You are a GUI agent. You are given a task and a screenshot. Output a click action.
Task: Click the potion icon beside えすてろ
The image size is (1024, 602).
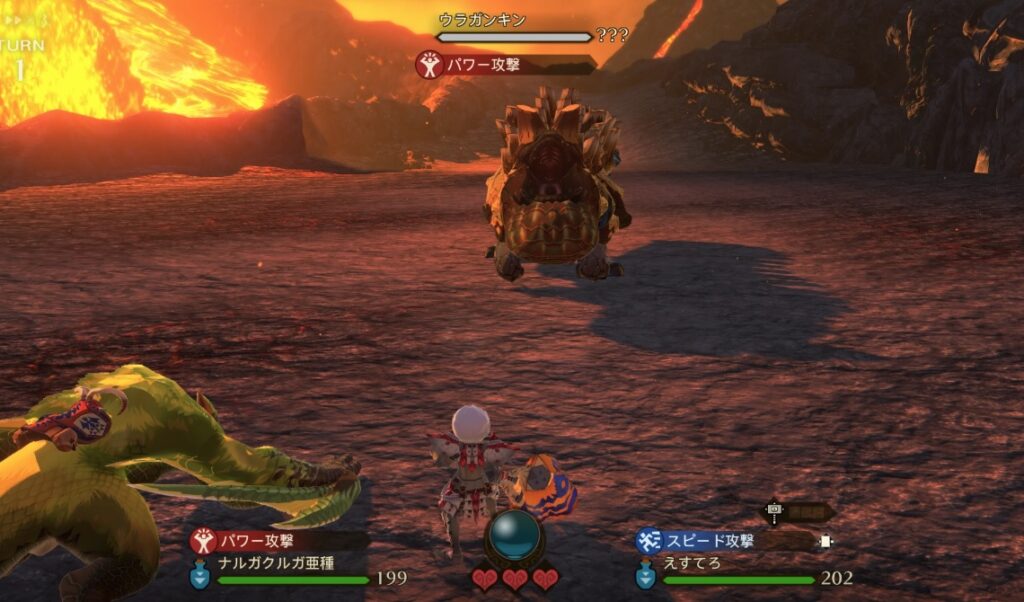(645, 576)
